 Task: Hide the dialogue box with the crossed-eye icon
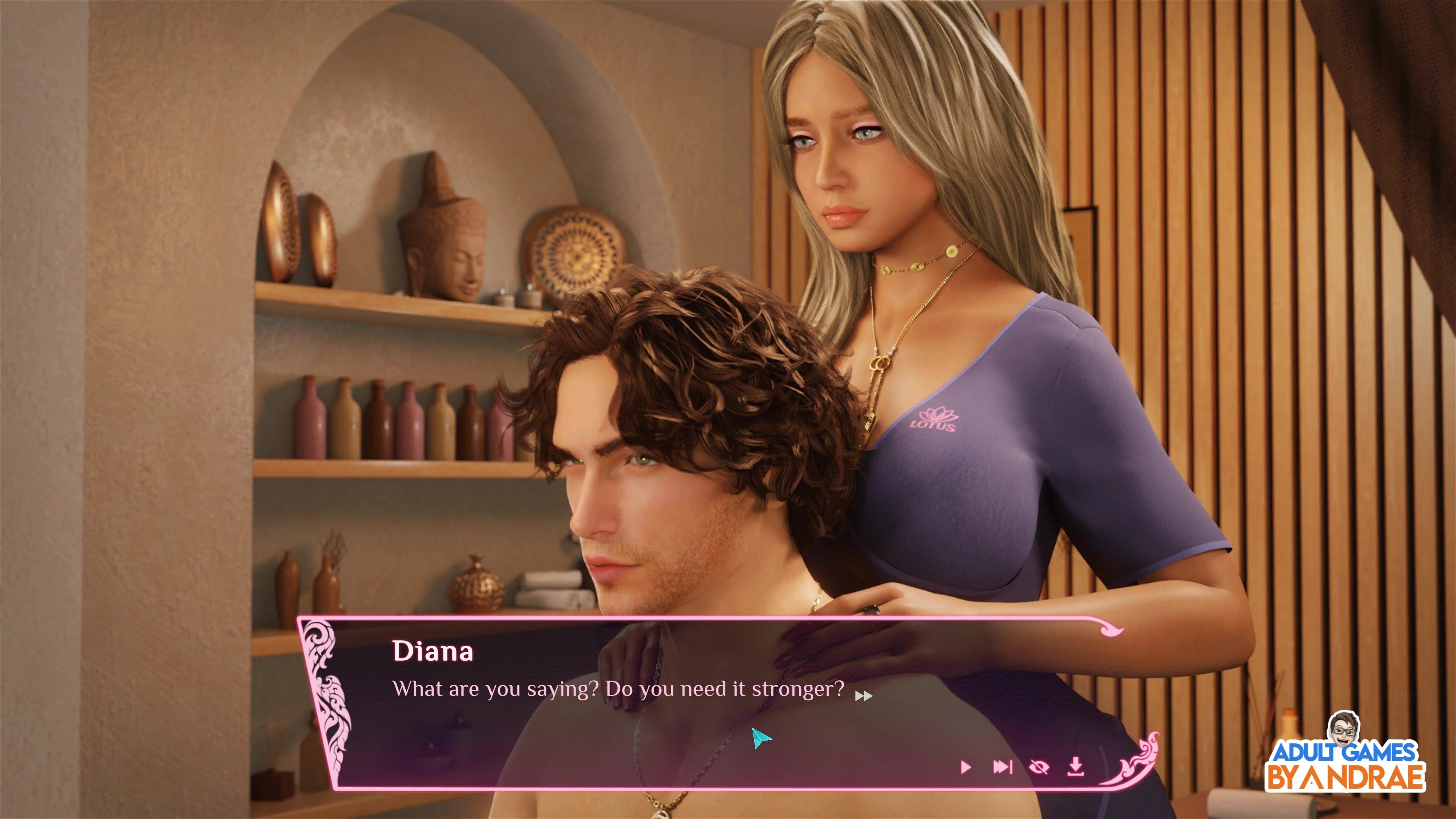click(1039, 767)
